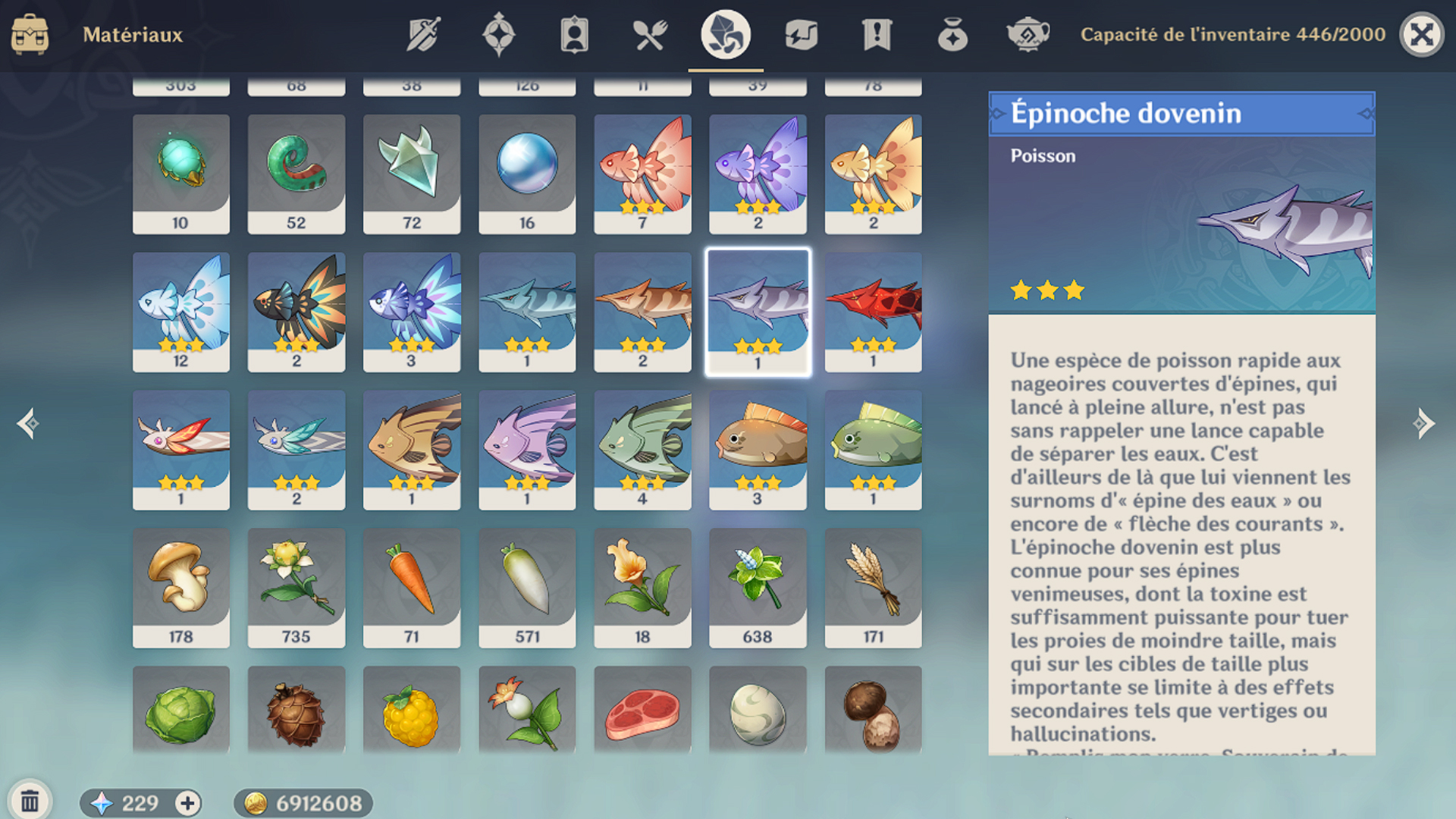Select the highlighted Épinoche dovenin fish
1456x819 pixels.
click(758, 311)
